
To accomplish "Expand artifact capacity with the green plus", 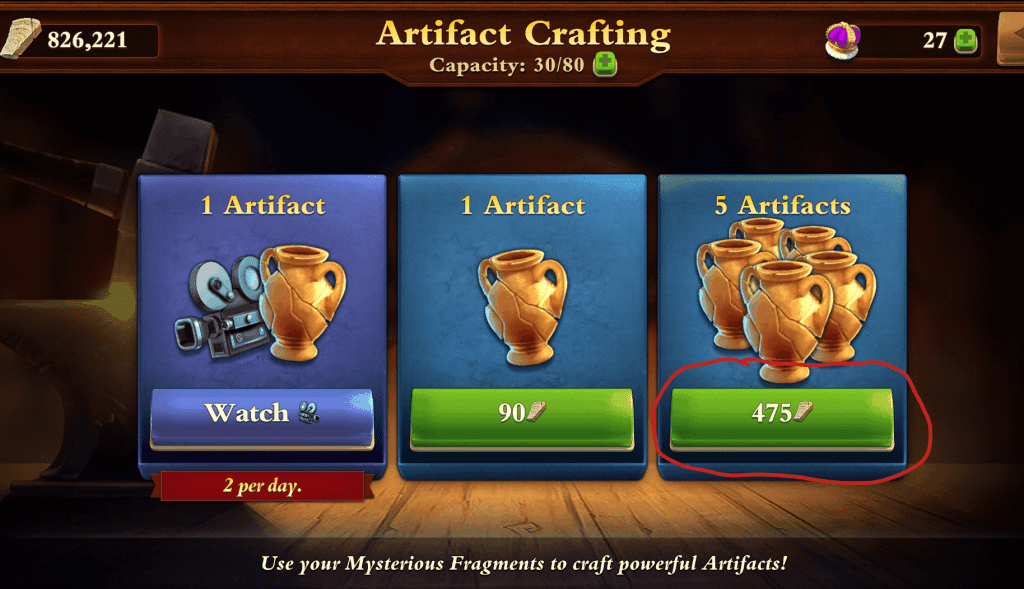I will 605,66.
